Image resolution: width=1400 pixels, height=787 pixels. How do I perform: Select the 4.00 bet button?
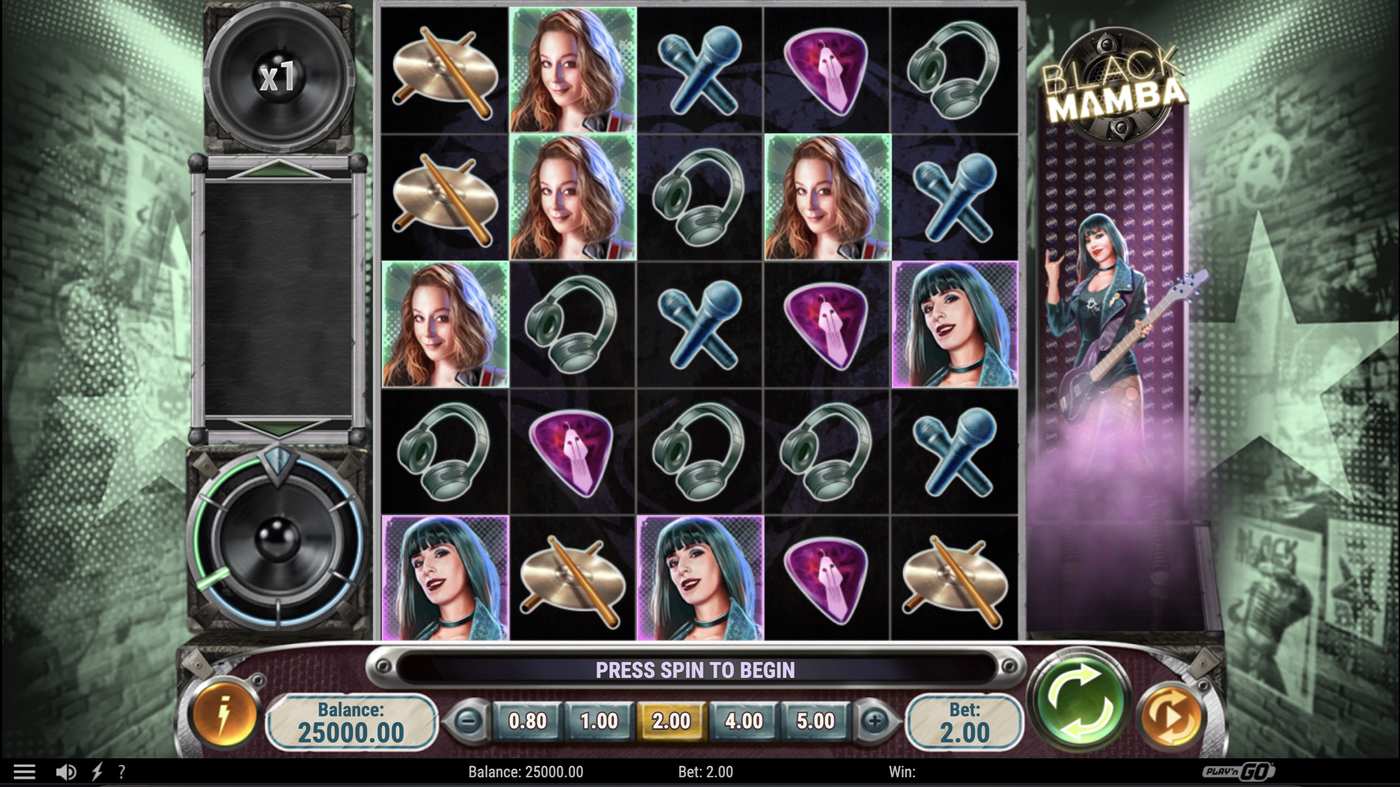pyautogui.click(x=742, y=720)
